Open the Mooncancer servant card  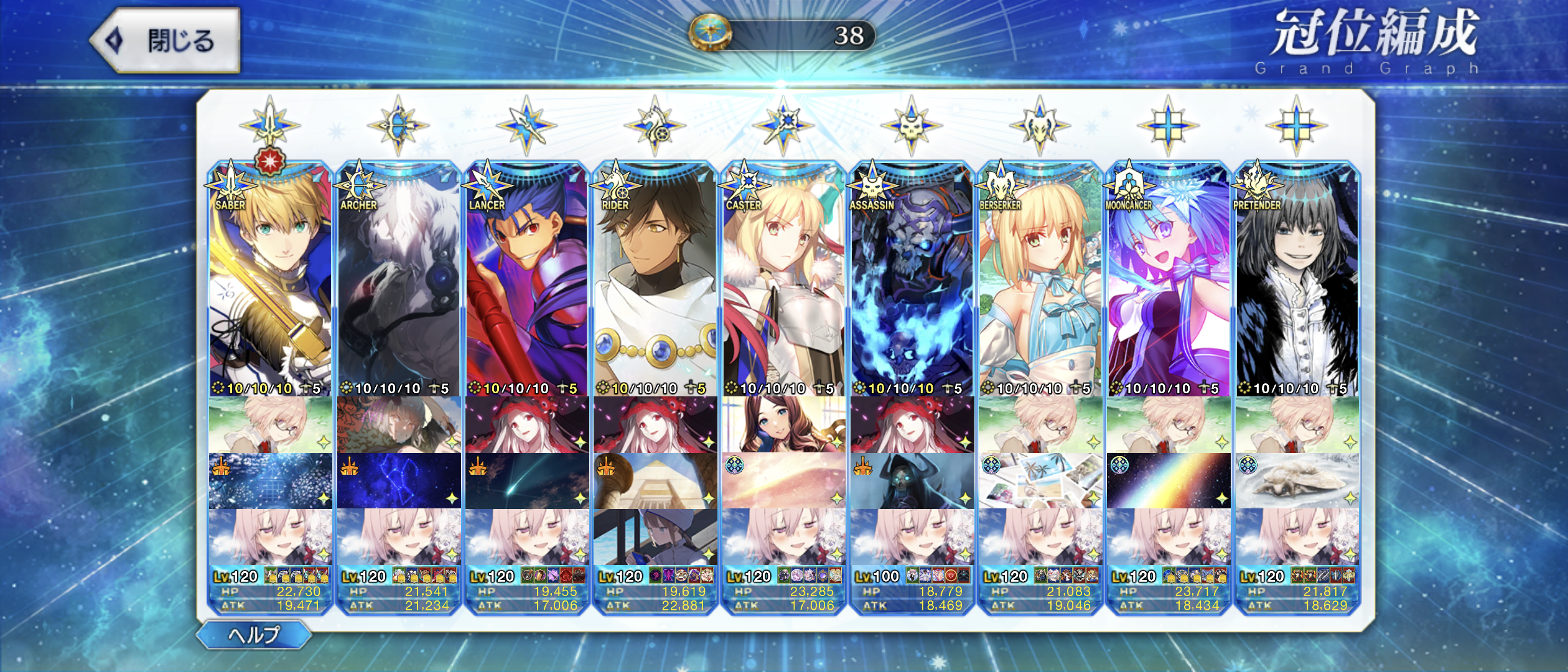pyautogui.click(x=1168, y=280)
